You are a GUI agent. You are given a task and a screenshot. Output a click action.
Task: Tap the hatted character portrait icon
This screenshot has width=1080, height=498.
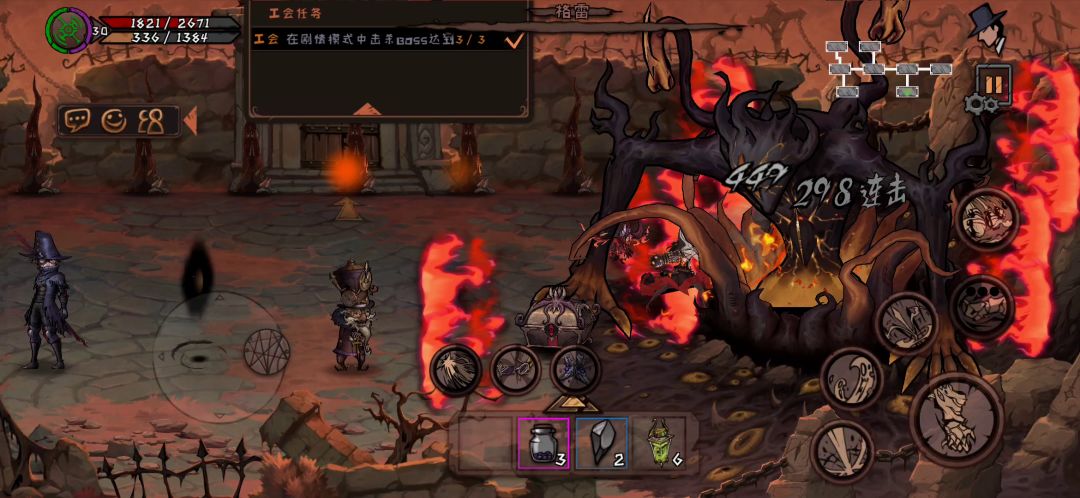989,28
